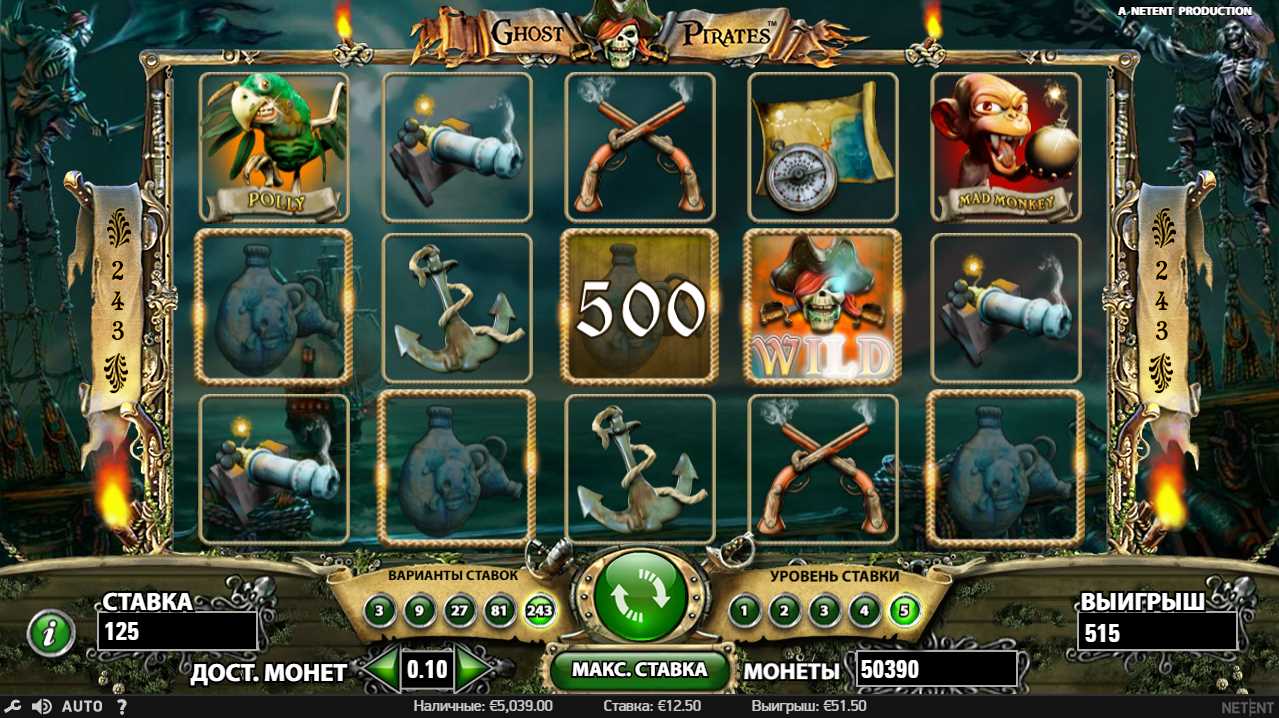The image size is (1279, 718).
Task: Choose 9 bet ways option
Action: (x=419, y=609)
